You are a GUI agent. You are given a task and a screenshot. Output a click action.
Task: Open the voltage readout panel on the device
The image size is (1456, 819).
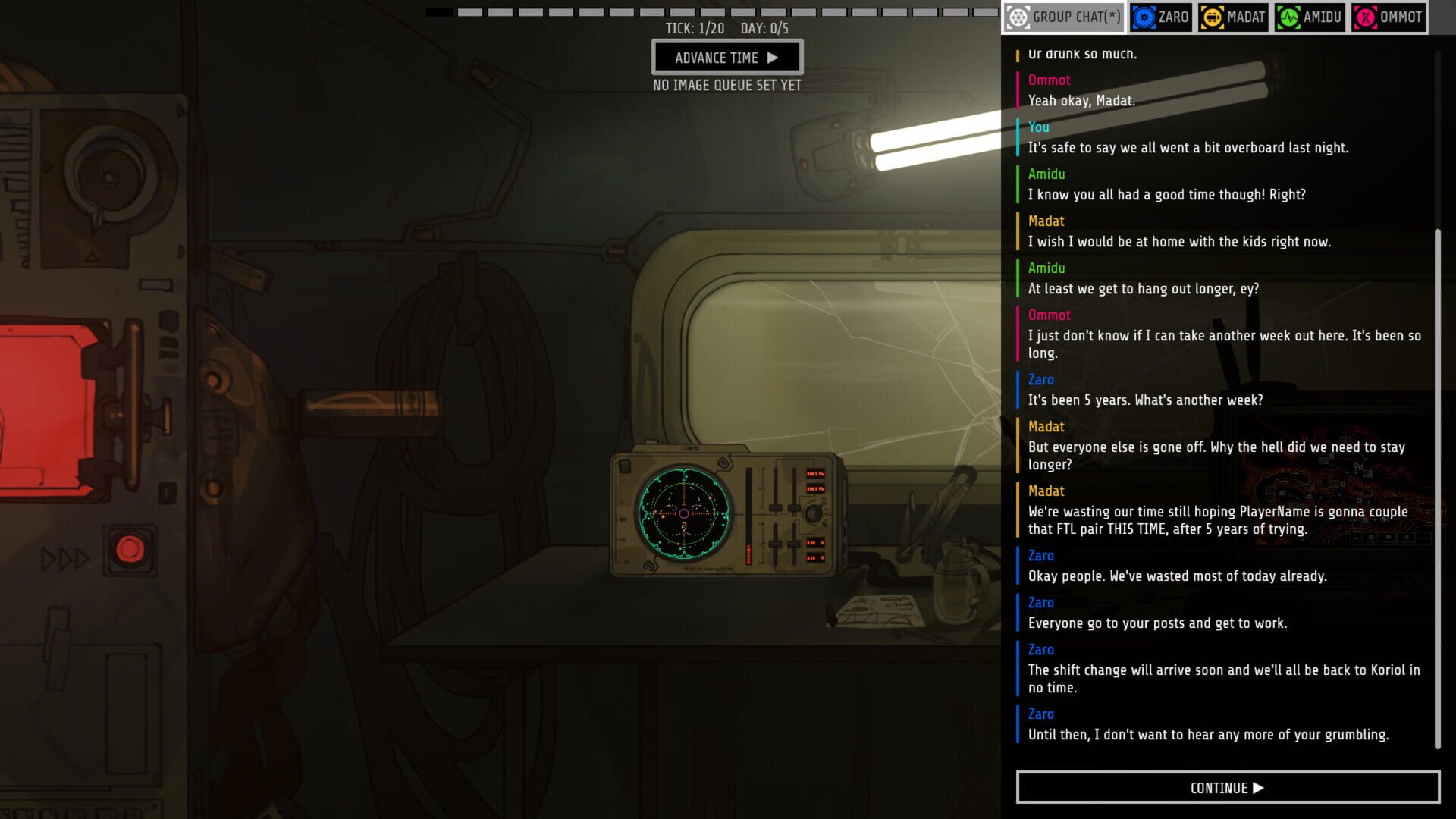[x=814, y=543]
